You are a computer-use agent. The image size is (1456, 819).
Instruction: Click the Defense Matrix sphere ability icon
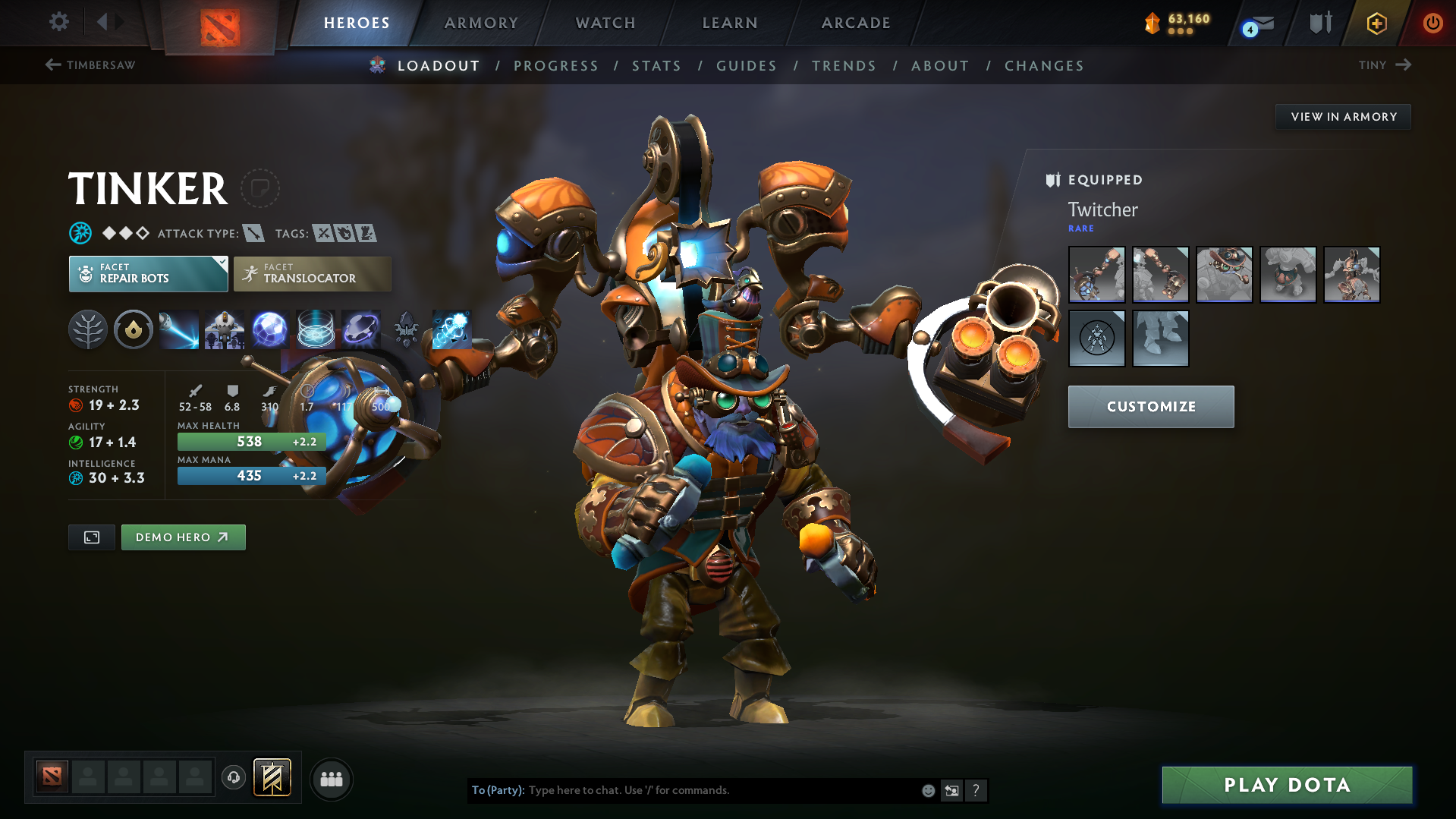pyautogui.click(x=269, y=329)
